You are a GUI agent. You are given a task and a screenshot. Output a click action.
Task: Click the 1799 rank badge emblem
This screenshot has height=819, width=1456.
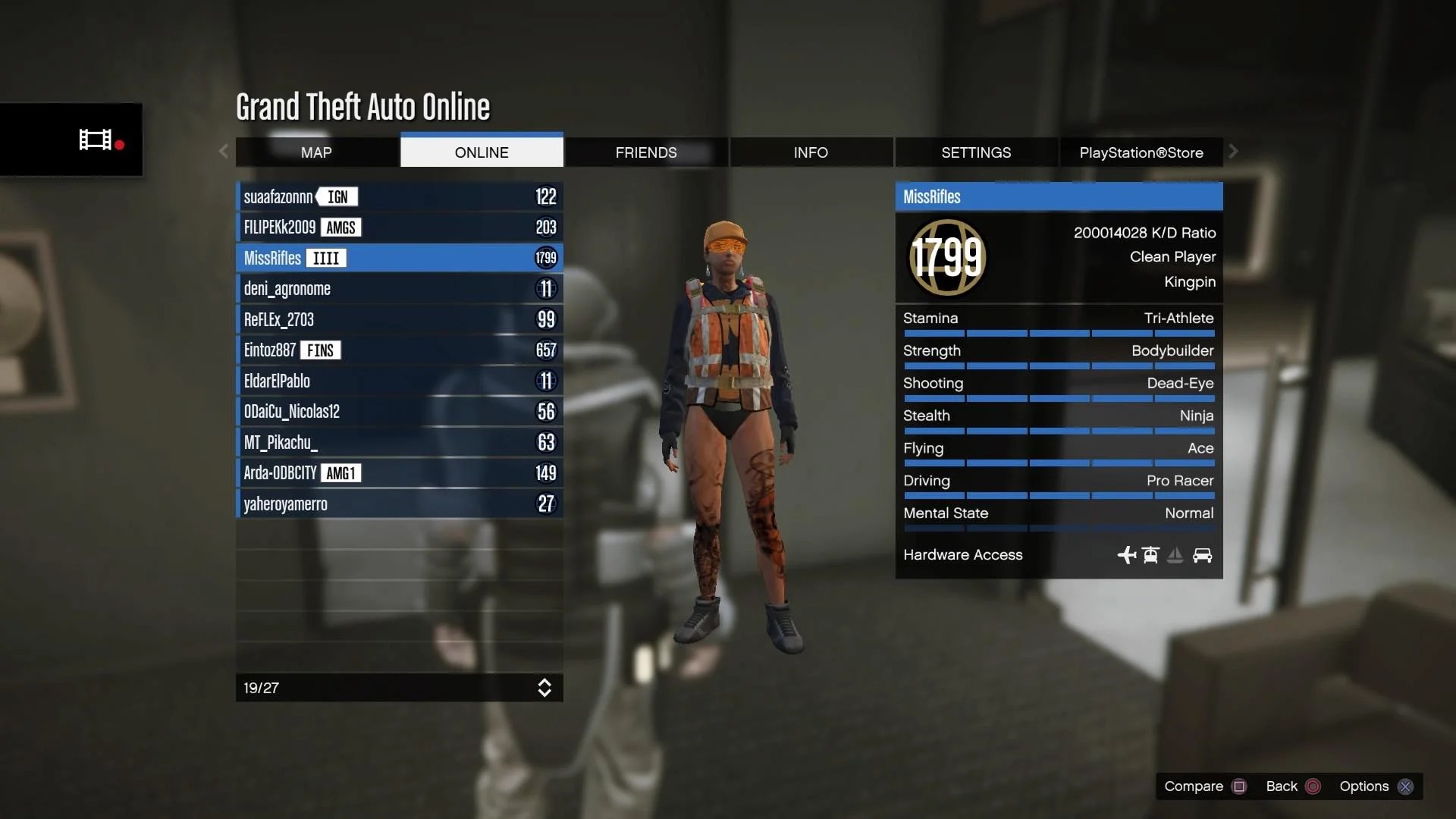(x=947, y=258)
